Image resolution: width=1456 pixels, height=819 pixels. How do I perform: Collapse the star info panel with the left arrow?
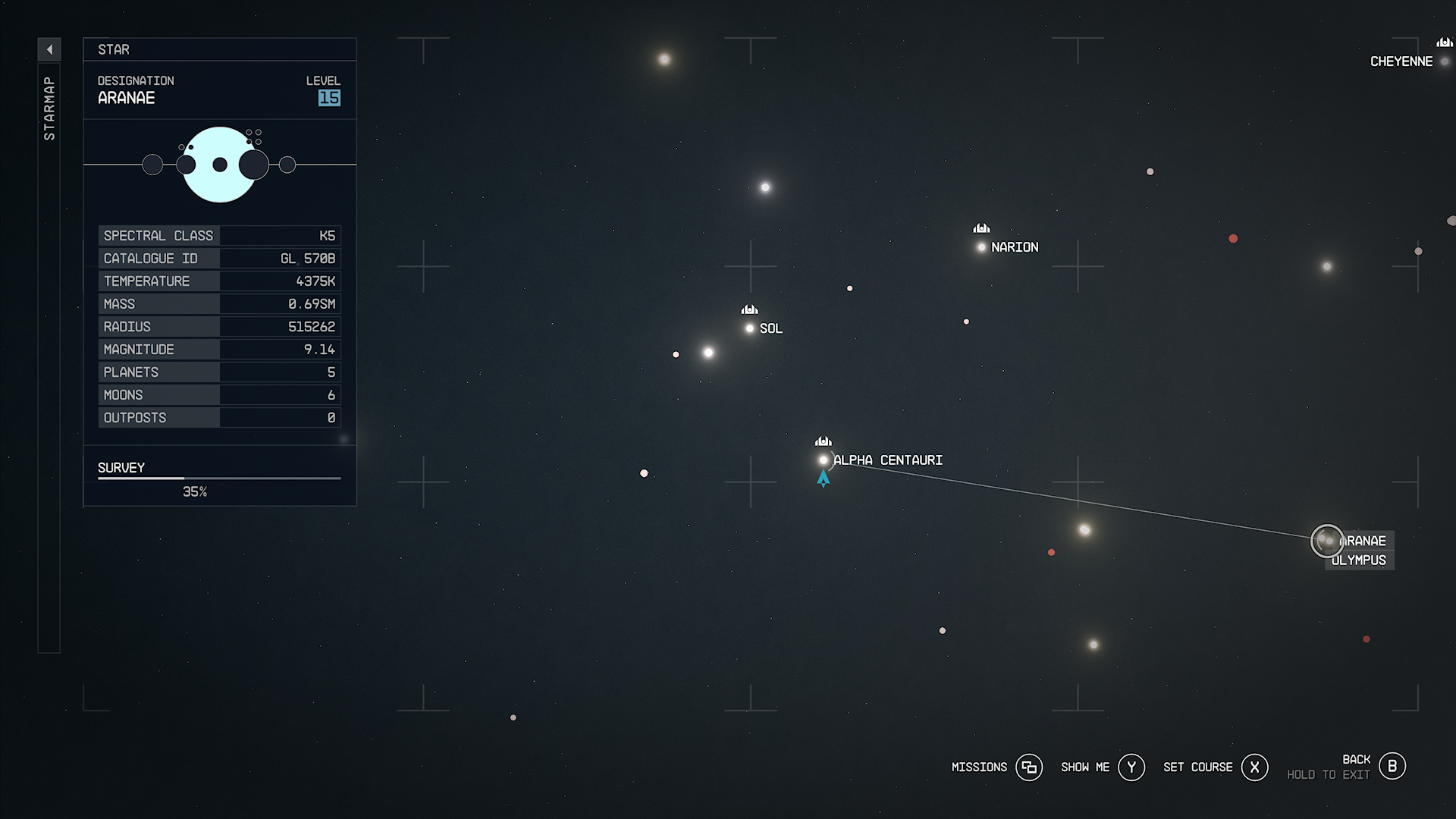(x=49, y=49)
